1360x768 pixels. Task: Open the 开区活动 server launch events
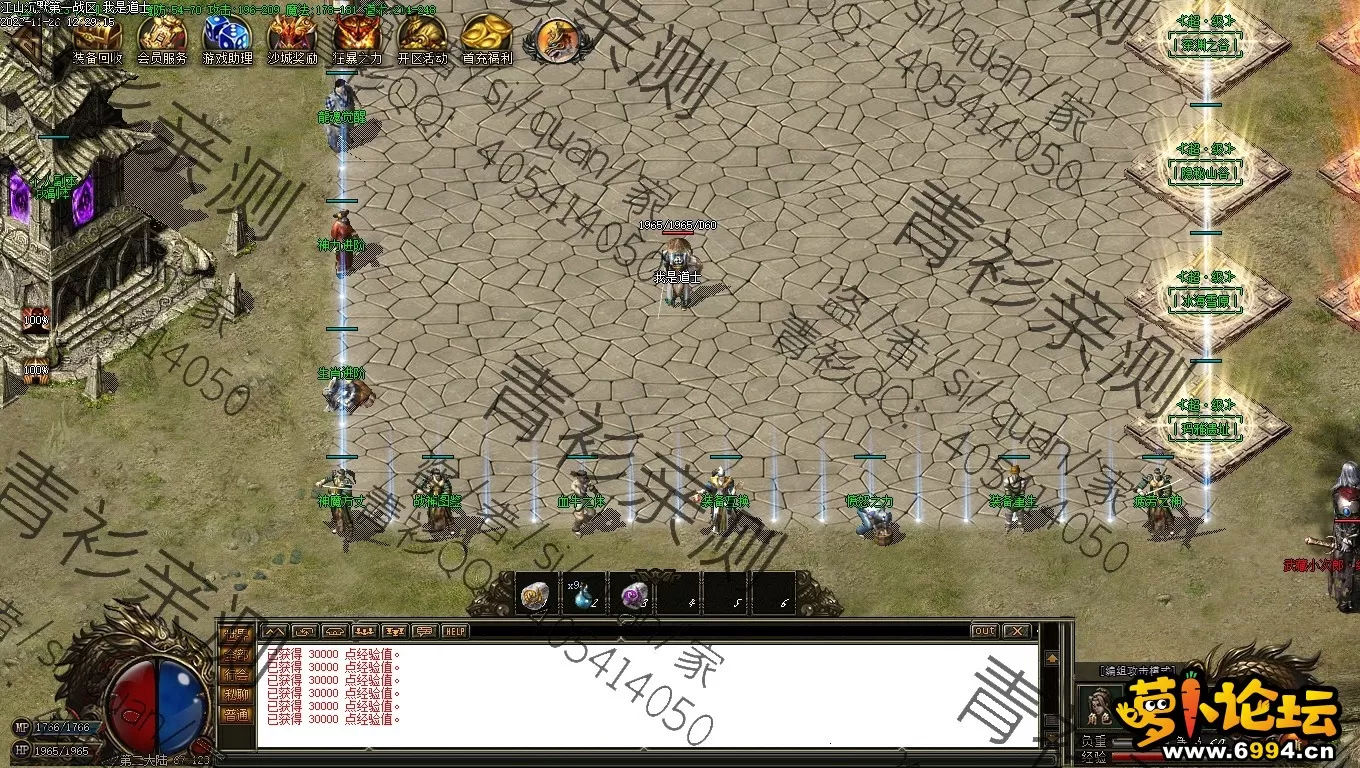coord(422,38)
